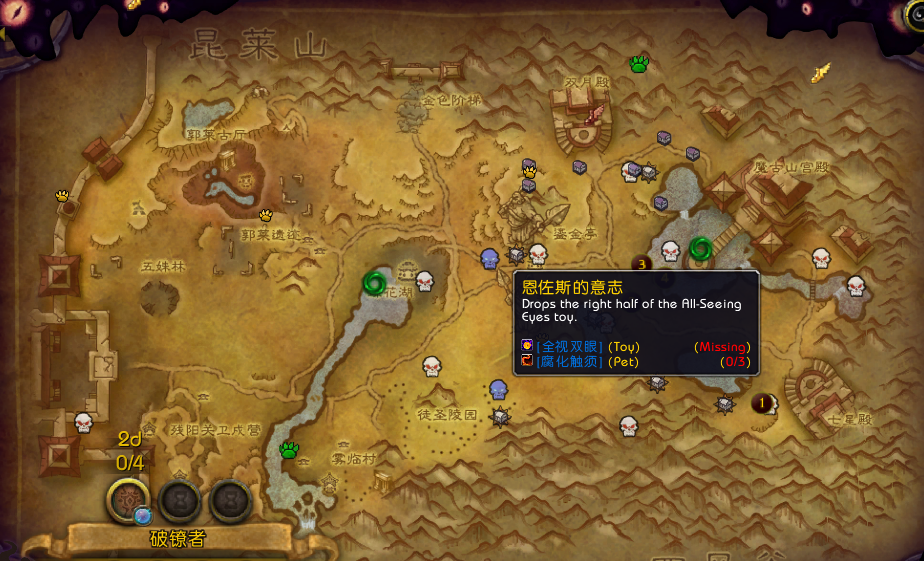The image size is (924, 561).
Task: Select the green paw marker beside 雾临村
Action: click(x=290, y=449)
